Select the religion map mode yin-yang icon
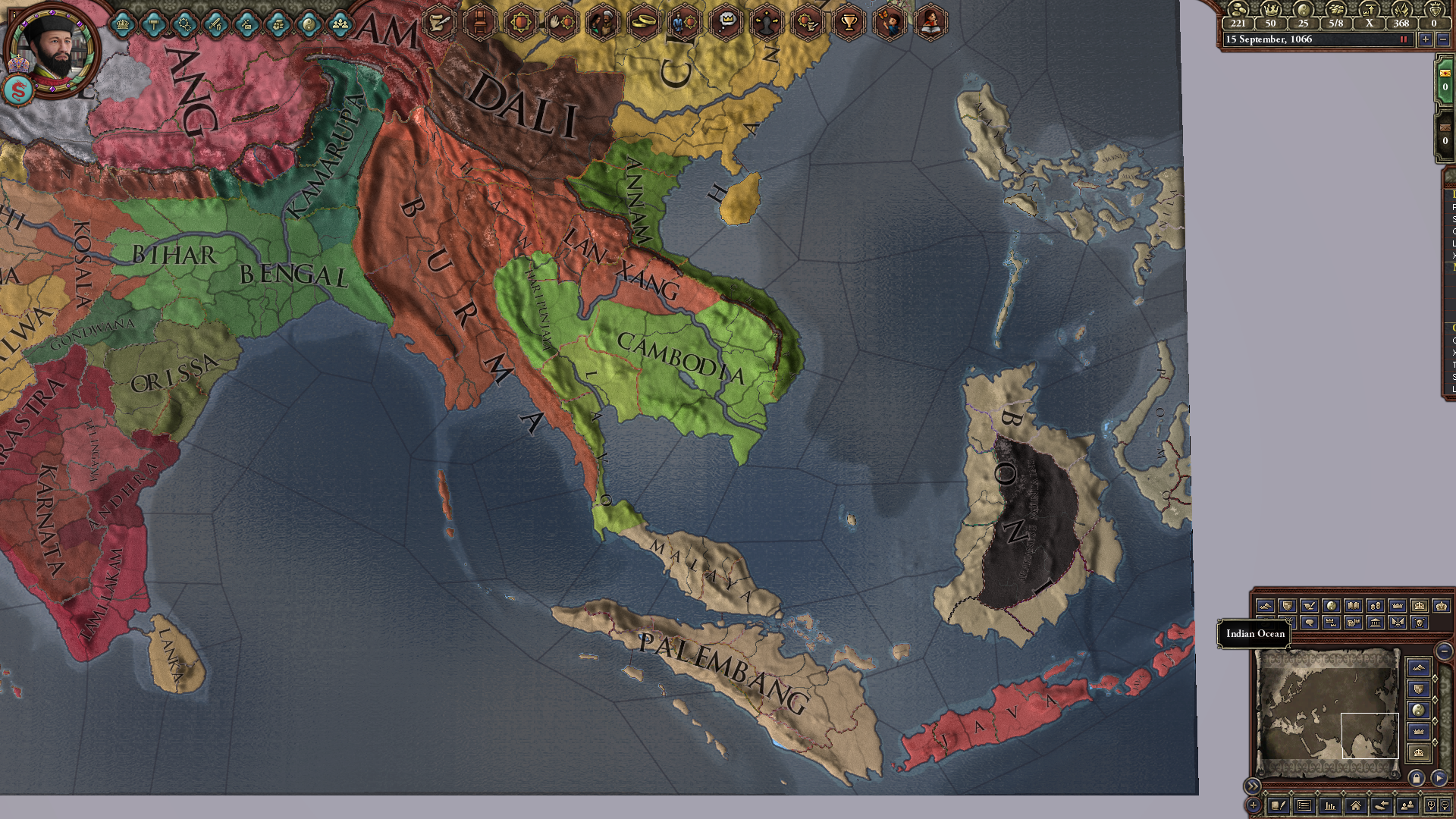 pyautogui.click(x=1329, y=607)
